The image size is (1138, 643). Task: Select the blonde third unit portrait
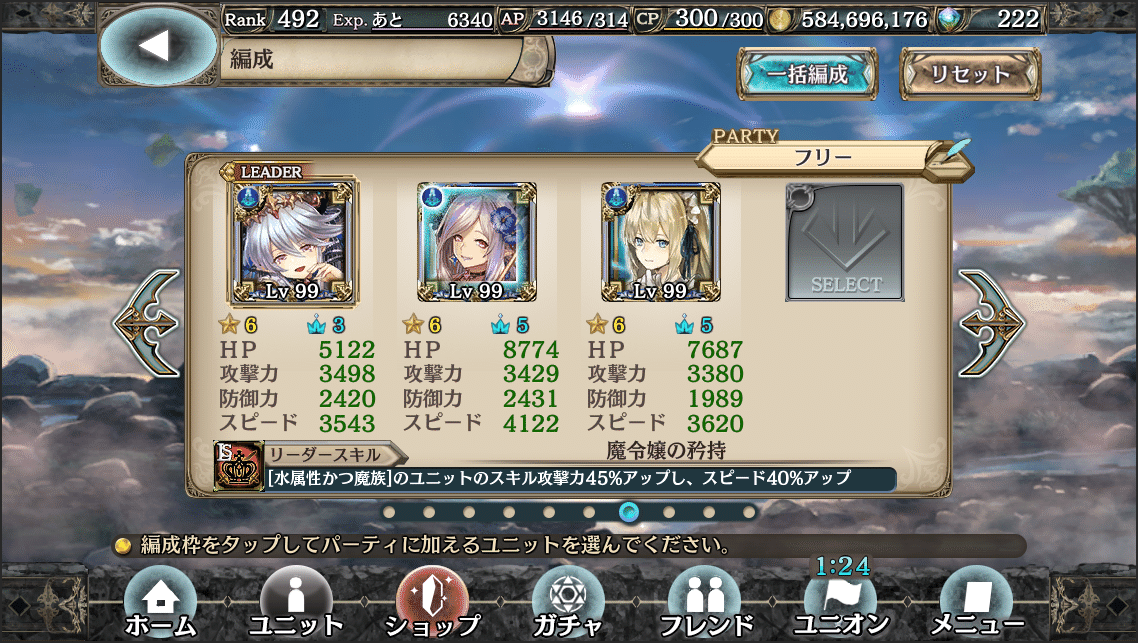pyautogui.click(x=661, y=242)
